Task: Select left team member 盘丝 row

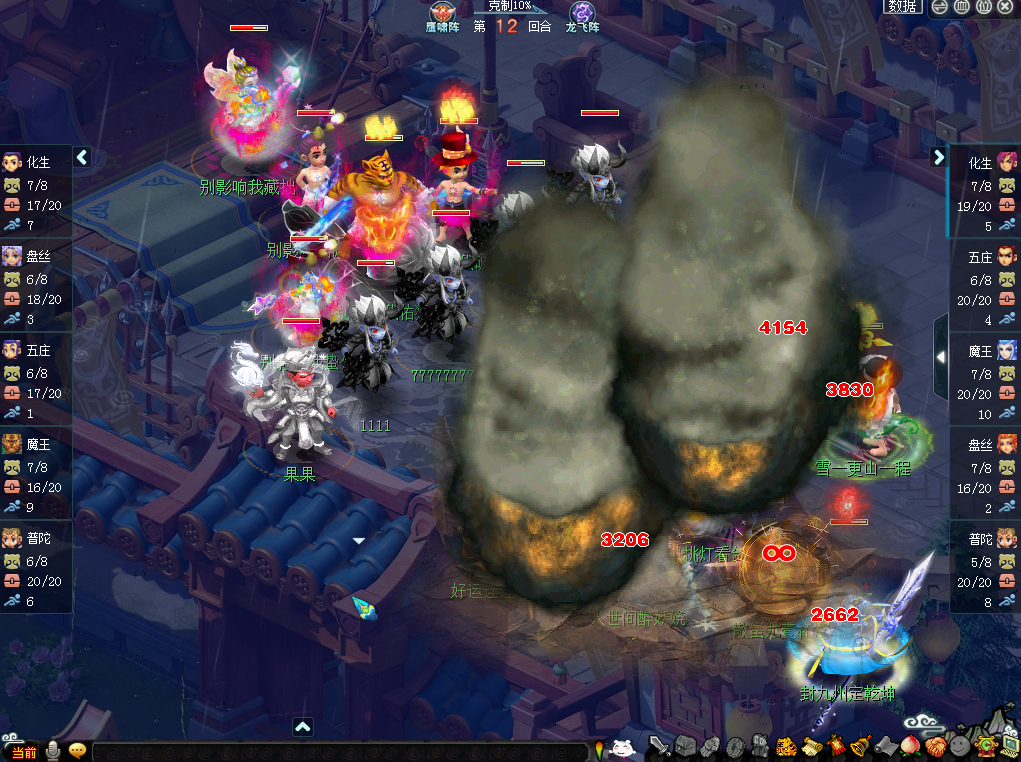Action: 36,286
